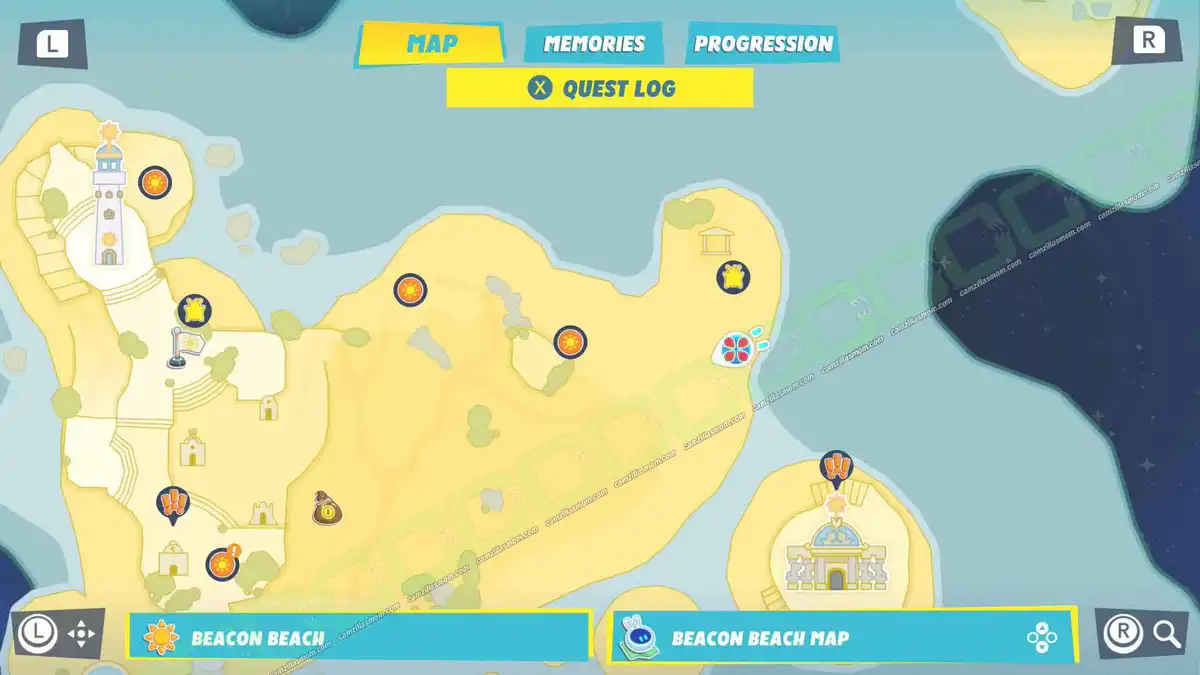1200x675 pixels.
Task: Open the Progression tab
Action: [763, 44]
